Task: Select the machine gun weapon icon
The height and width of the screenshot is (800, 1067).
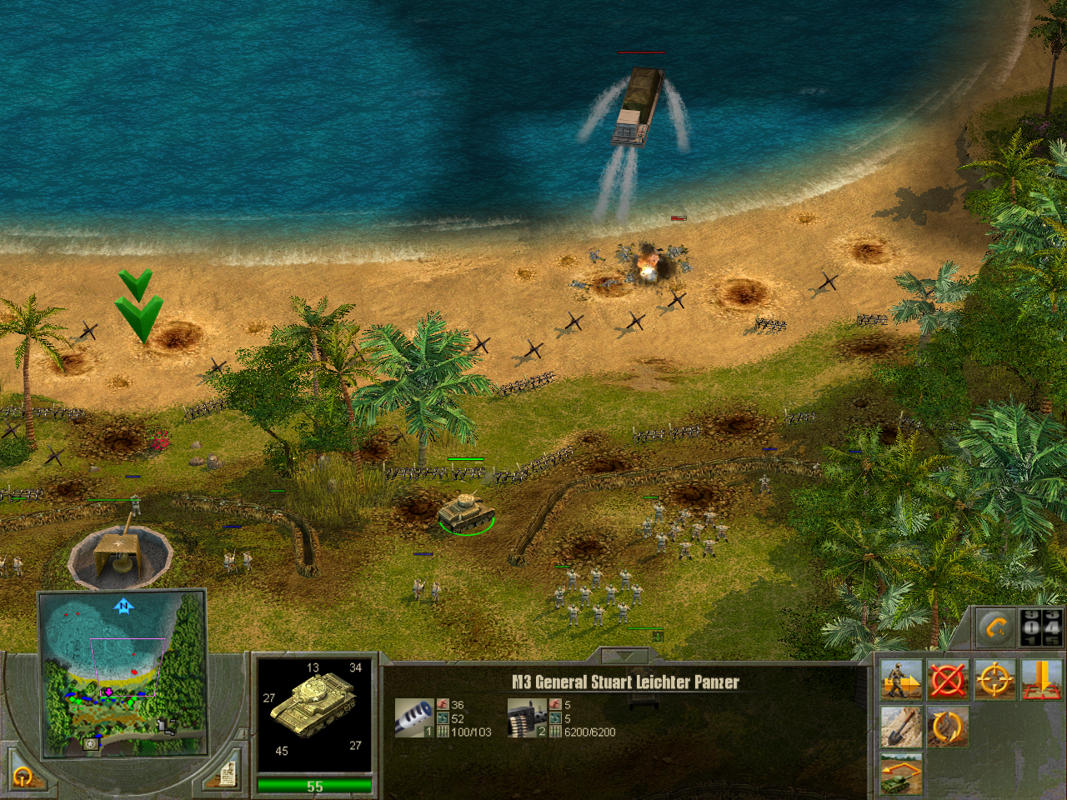Action: click(x=525, y=716)
